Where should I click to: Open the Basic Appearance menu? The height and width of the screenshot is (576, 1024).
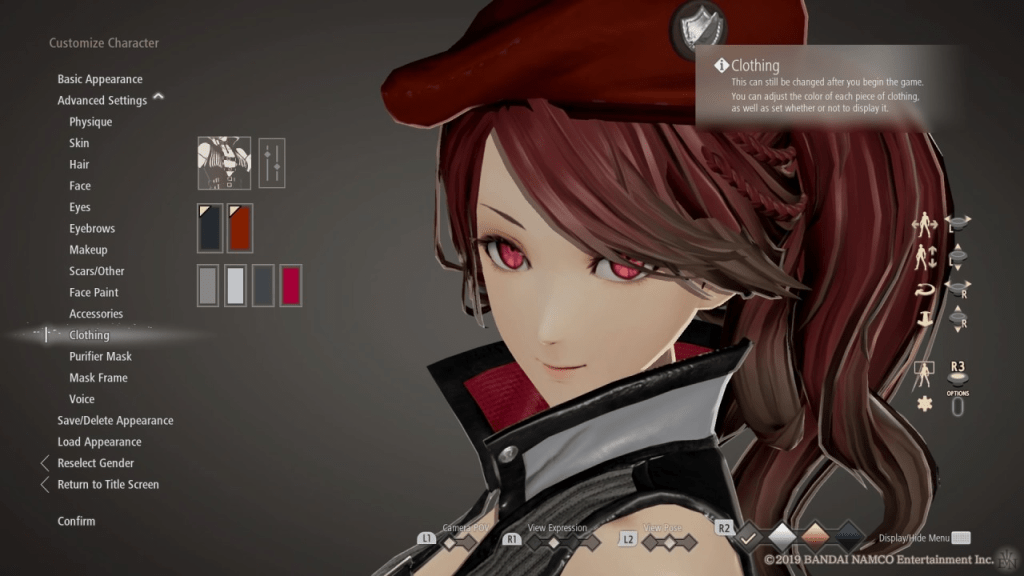100,79
